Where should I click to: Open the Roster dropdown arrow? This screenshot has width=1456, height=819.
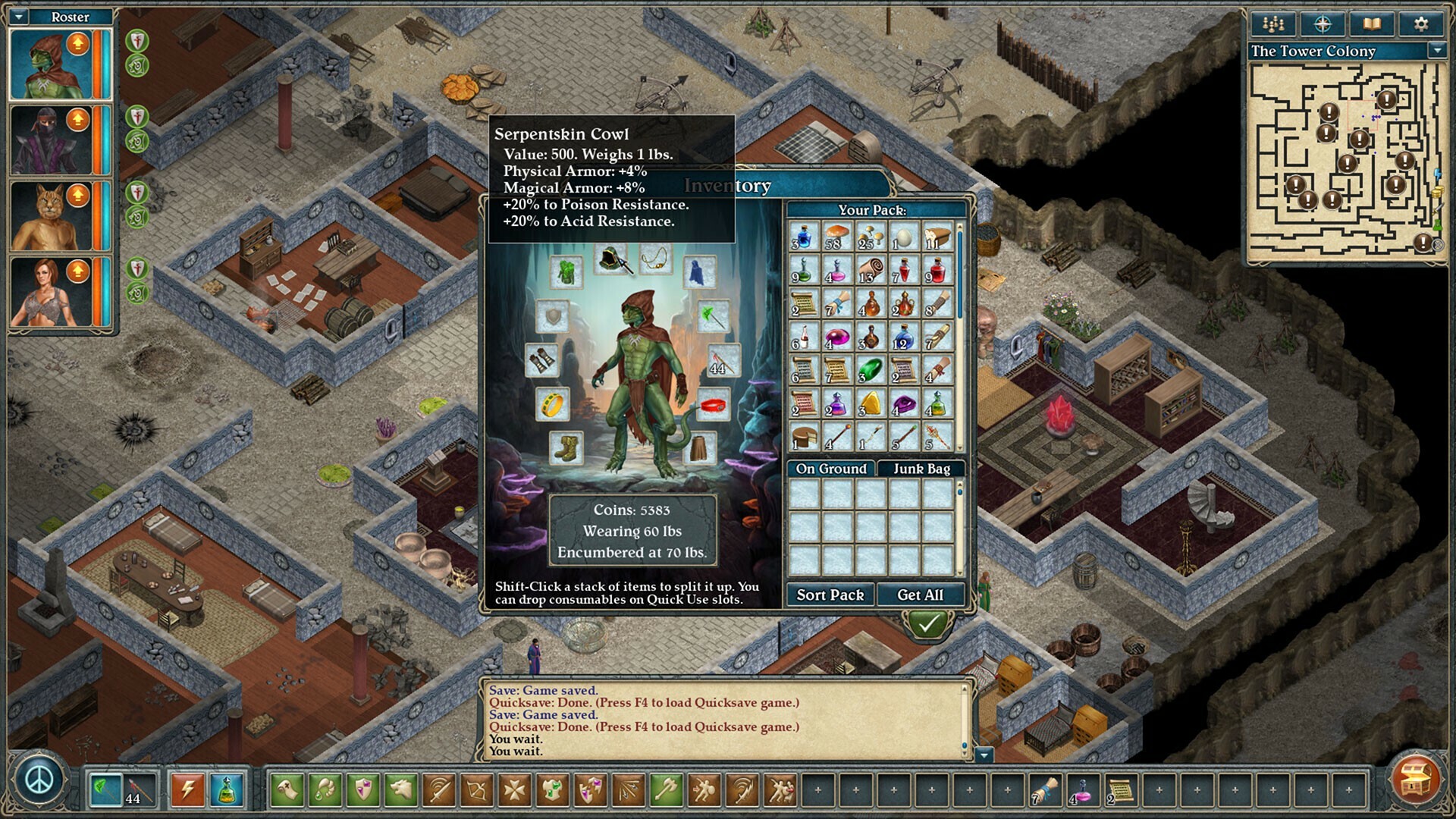pyautogui.click(x=17, y=16)
